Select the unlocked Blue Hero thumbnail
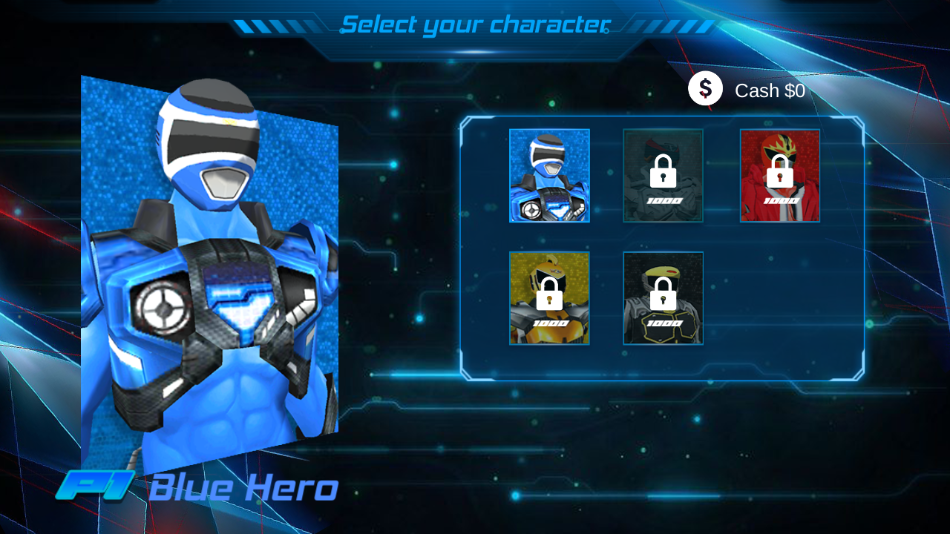This screenshot has width=950, height=534. click(549, 175)
